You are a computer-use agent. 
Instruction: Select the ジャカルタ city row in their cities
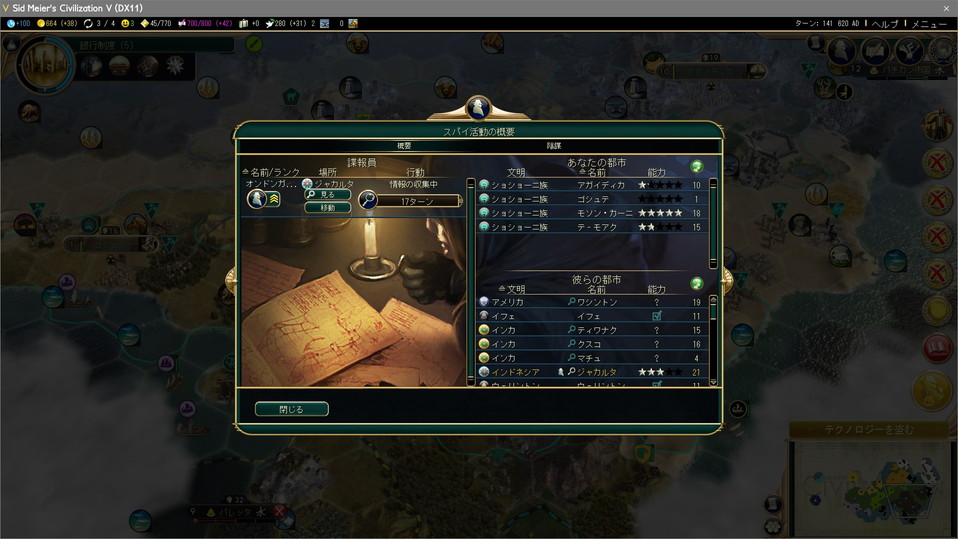click(595, 372)
